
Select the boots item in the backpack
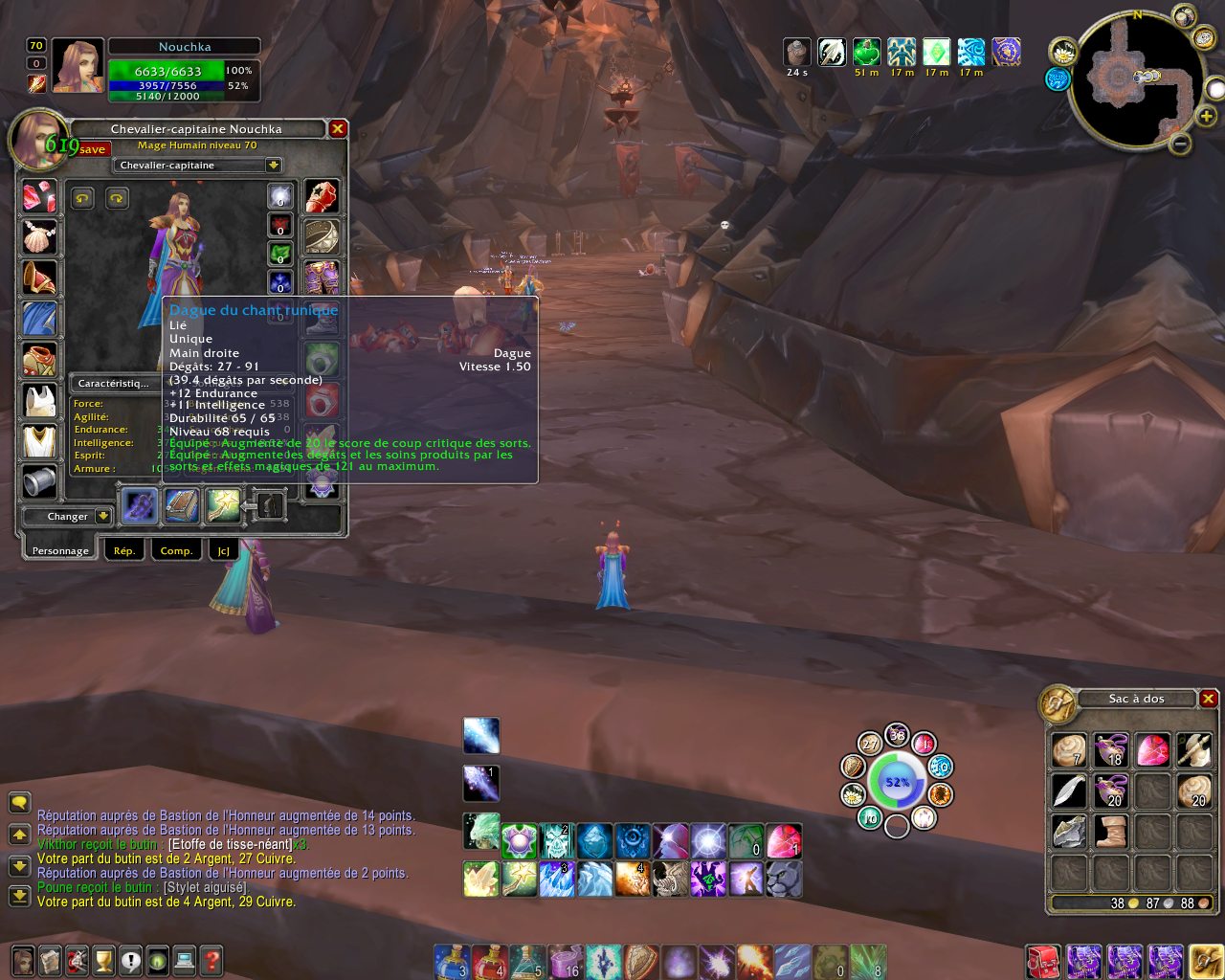click(x=1111, y=831)
